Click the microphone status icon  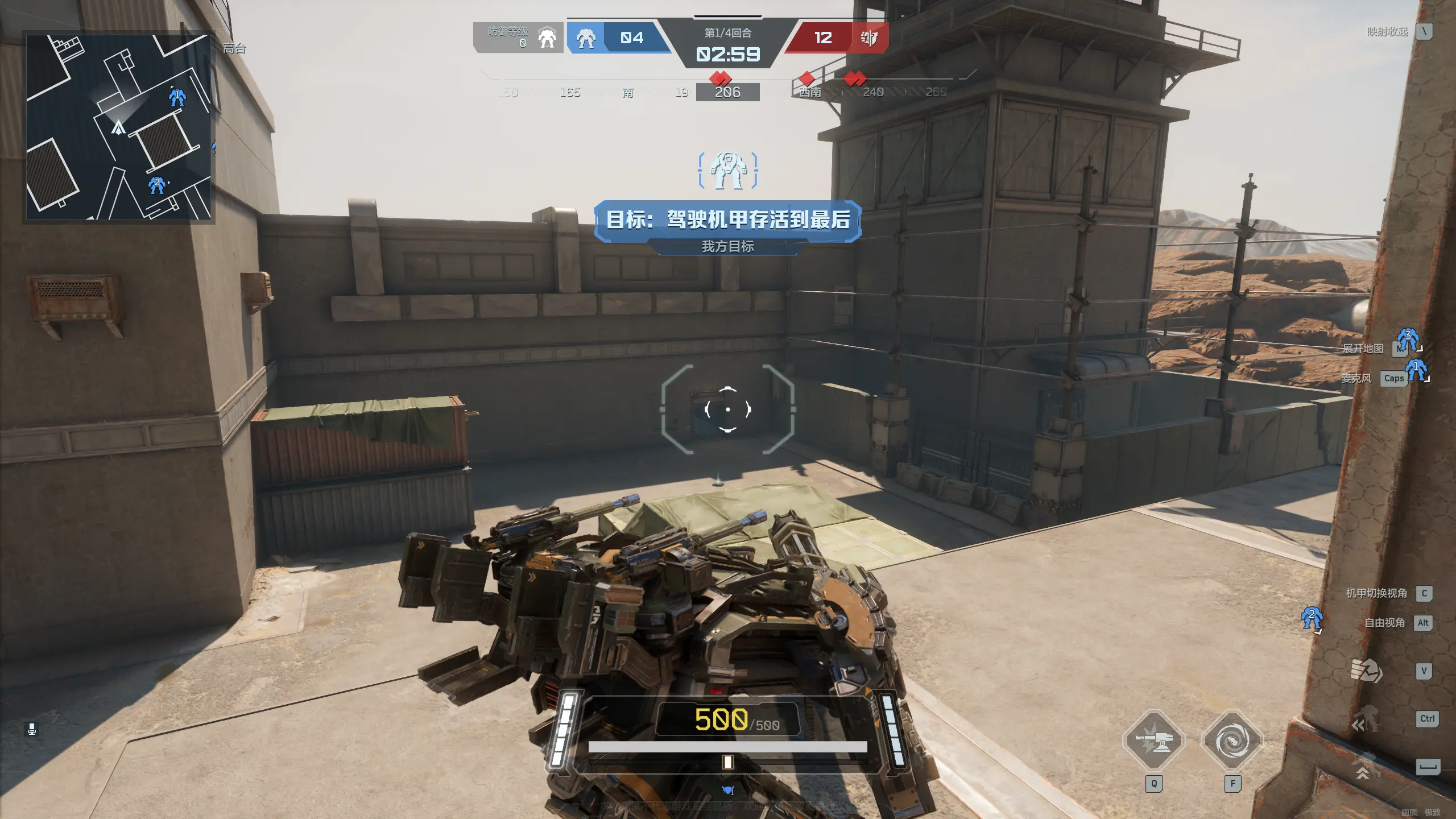[x=32, y=729]
